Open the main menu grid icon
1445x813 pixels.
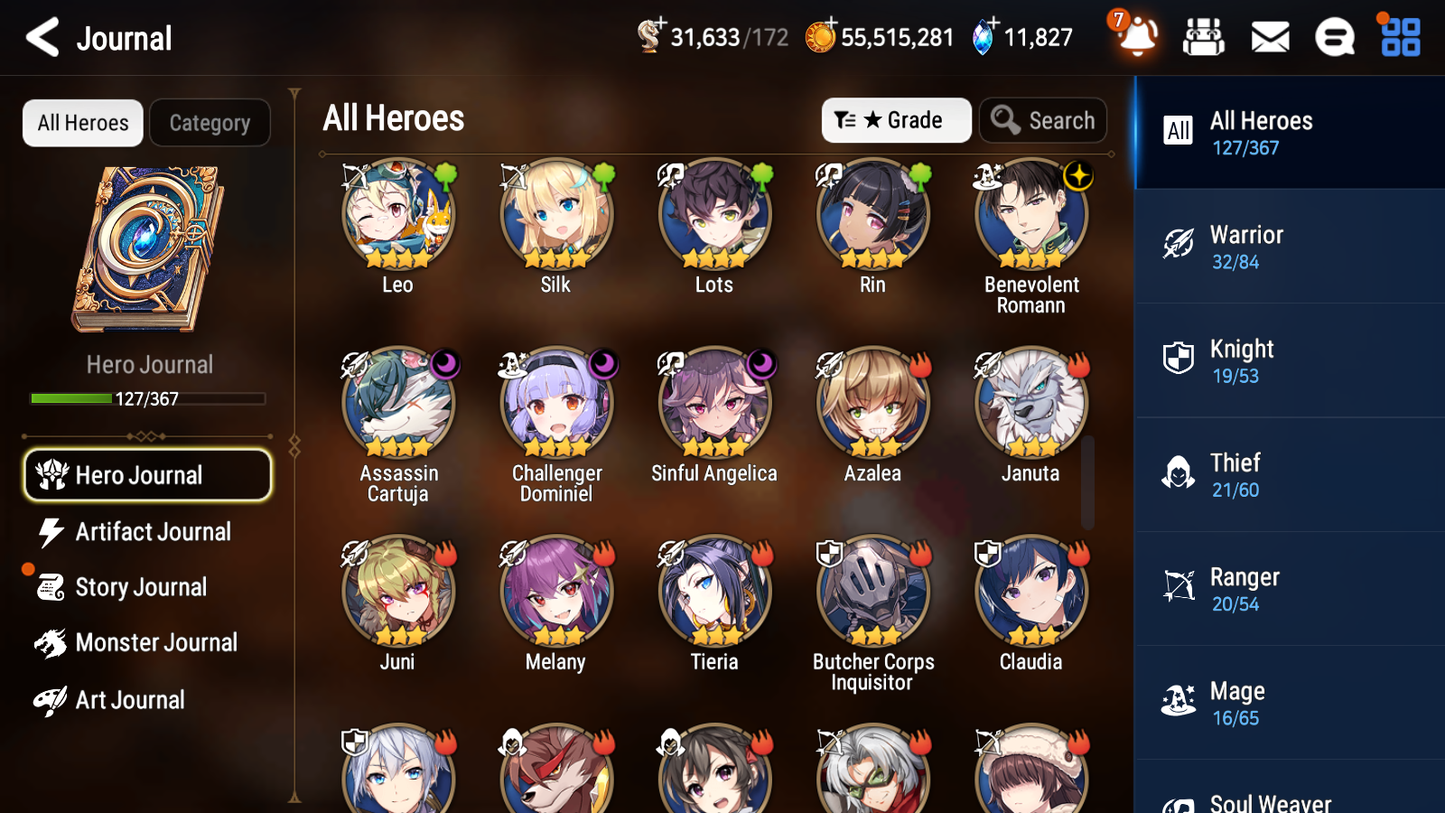click(x=1399, y=36)
